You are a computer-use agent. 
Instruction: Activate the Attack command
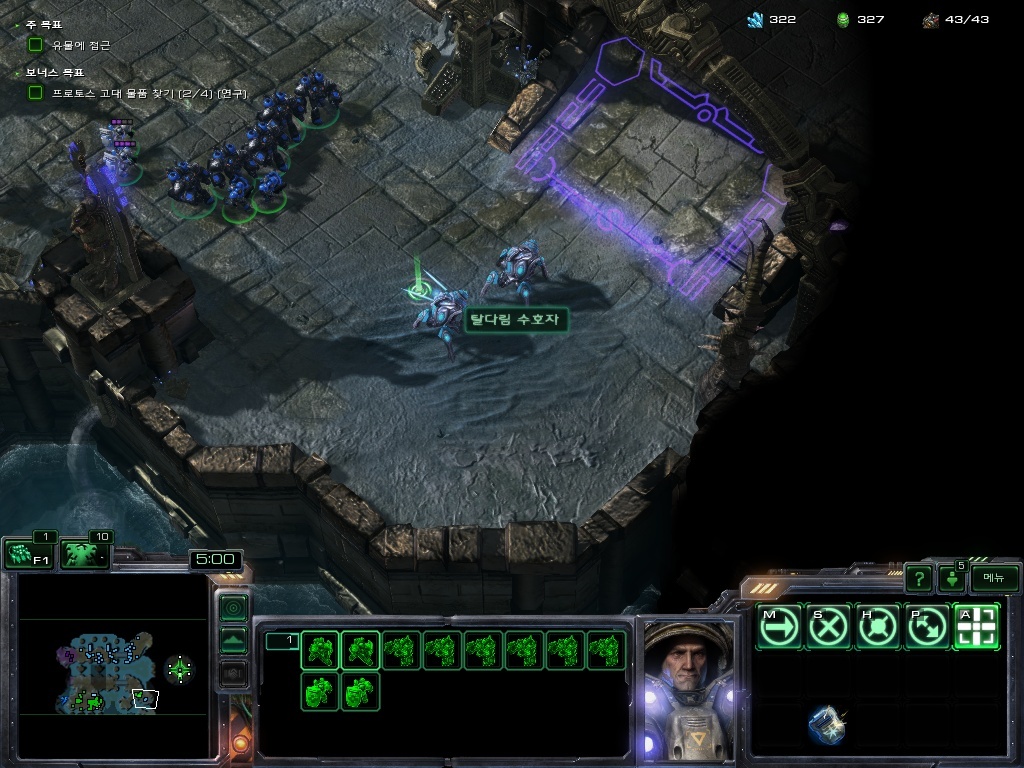pos(975,627)
